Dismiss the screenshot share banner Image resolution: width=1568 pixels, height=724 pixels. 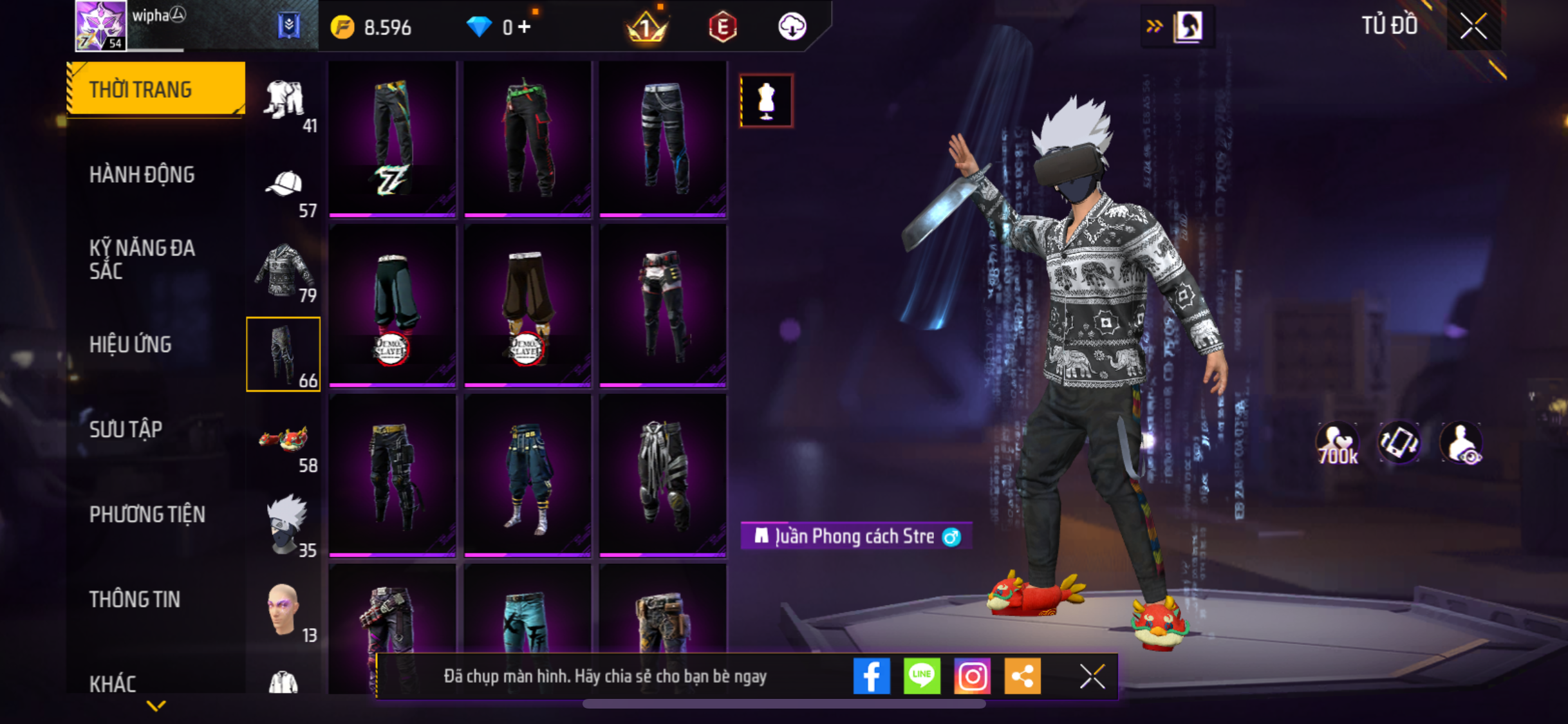pos(1092,676)
